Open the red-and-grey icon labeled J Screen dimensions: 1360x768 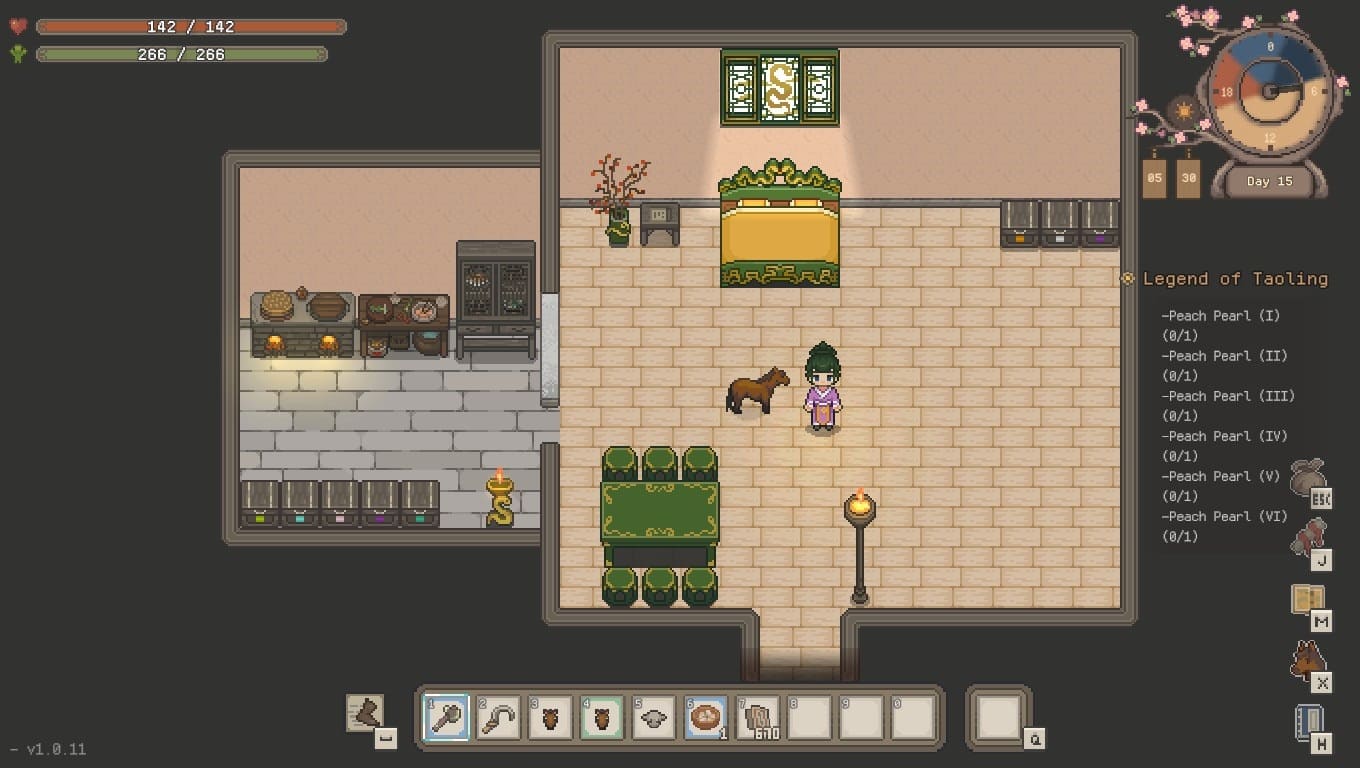click(1307, 539)
